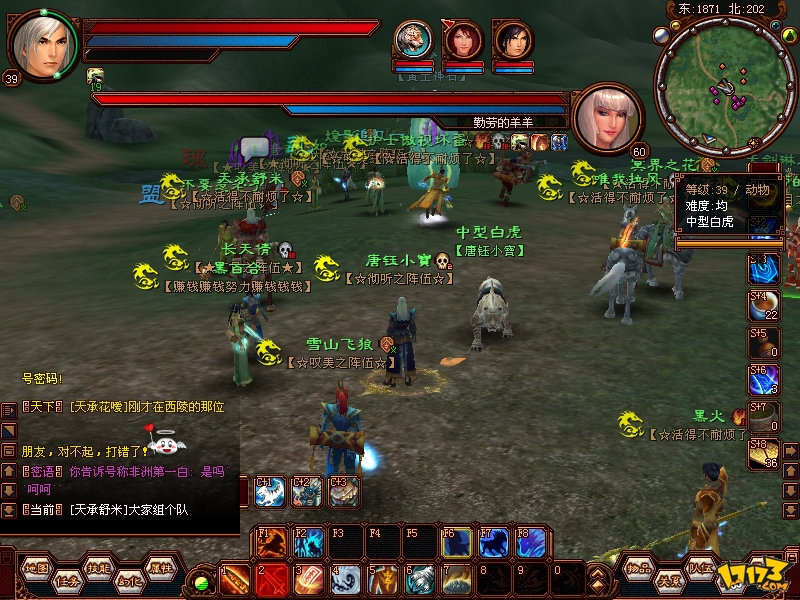Click the 幻化 menu button

click(130, 579)
